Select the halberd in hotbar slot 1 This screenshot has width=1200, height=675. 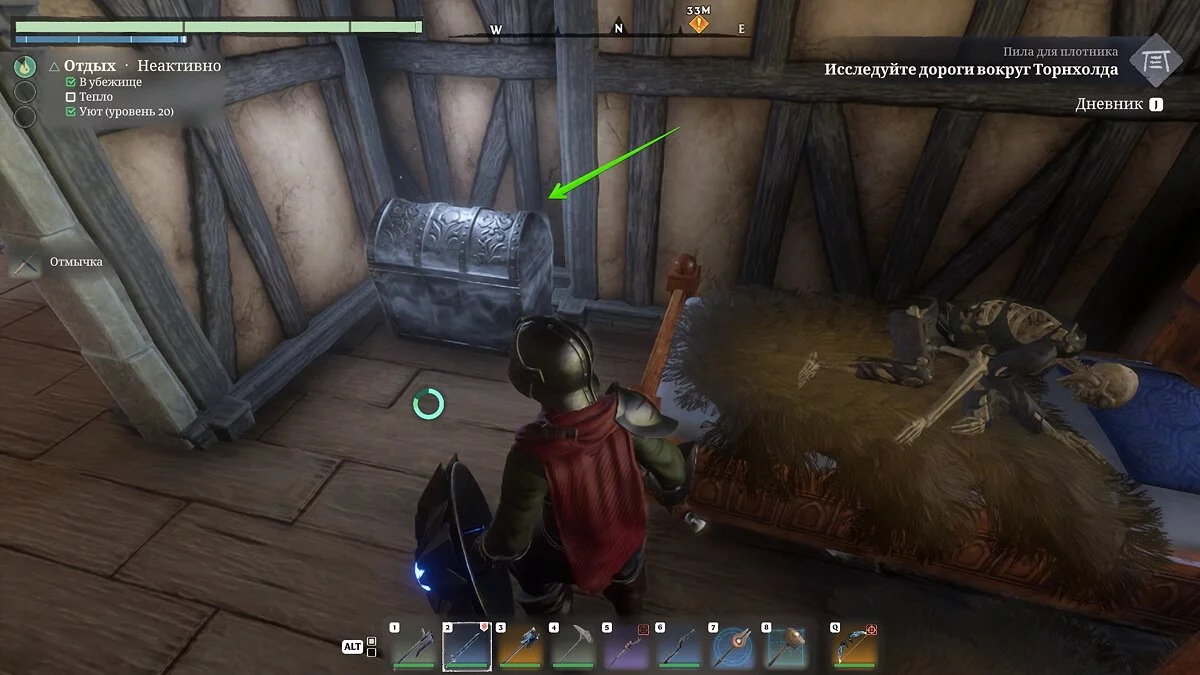click(x=413, y=648)
